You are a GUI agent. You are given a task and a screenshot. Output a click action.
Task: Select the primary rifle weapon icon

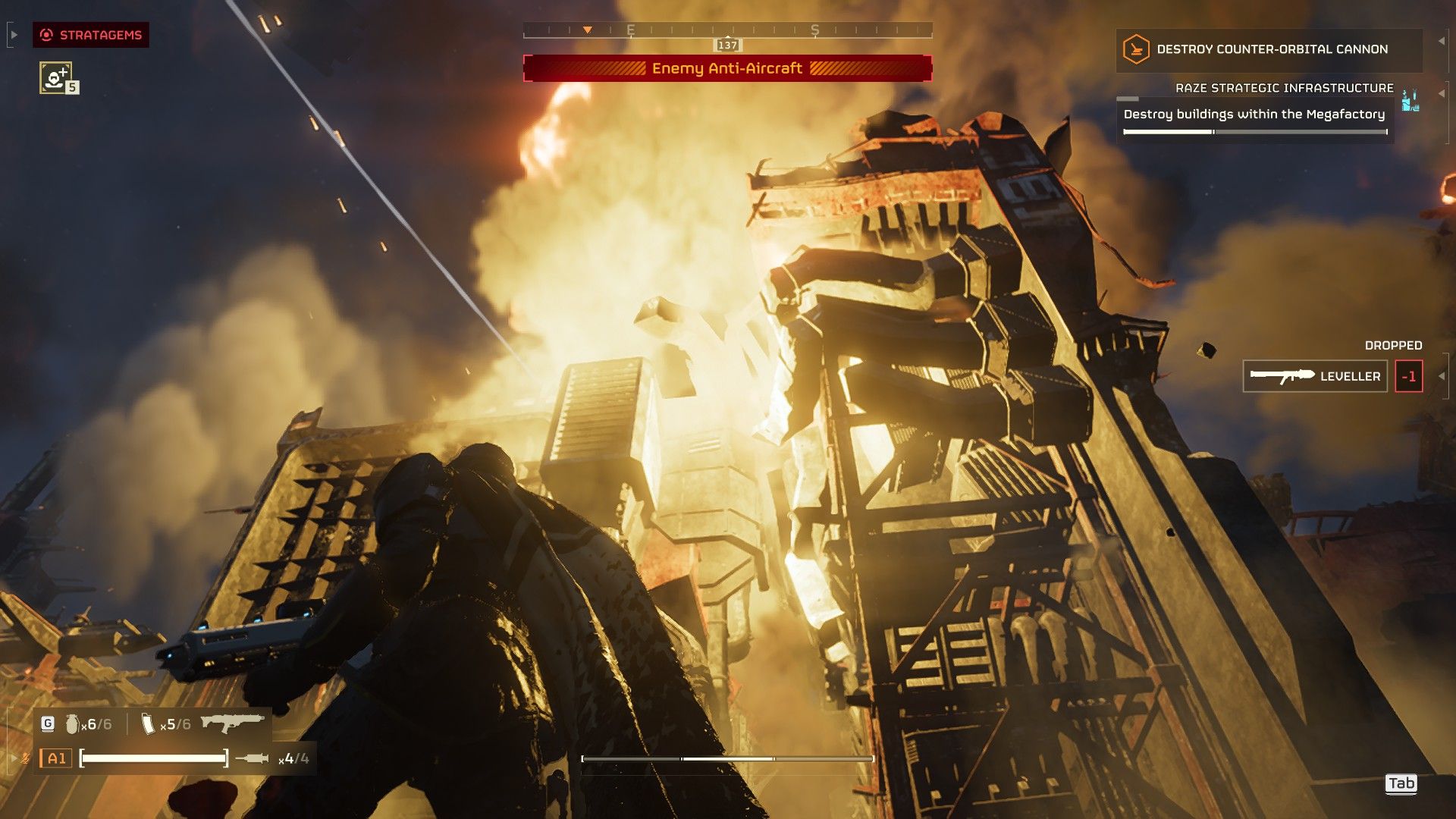233,723
